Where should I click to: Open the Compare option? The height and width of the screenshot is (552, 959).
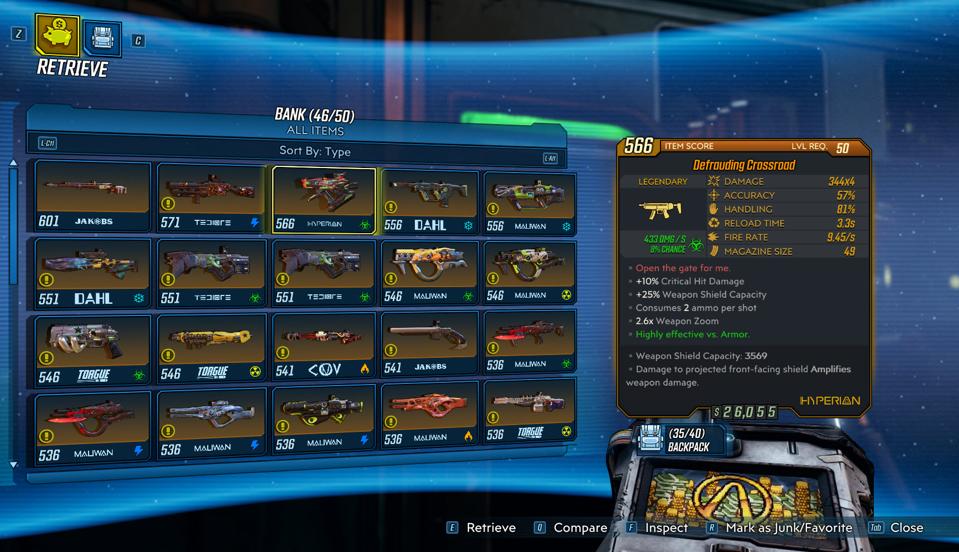(x=570, y=528)
